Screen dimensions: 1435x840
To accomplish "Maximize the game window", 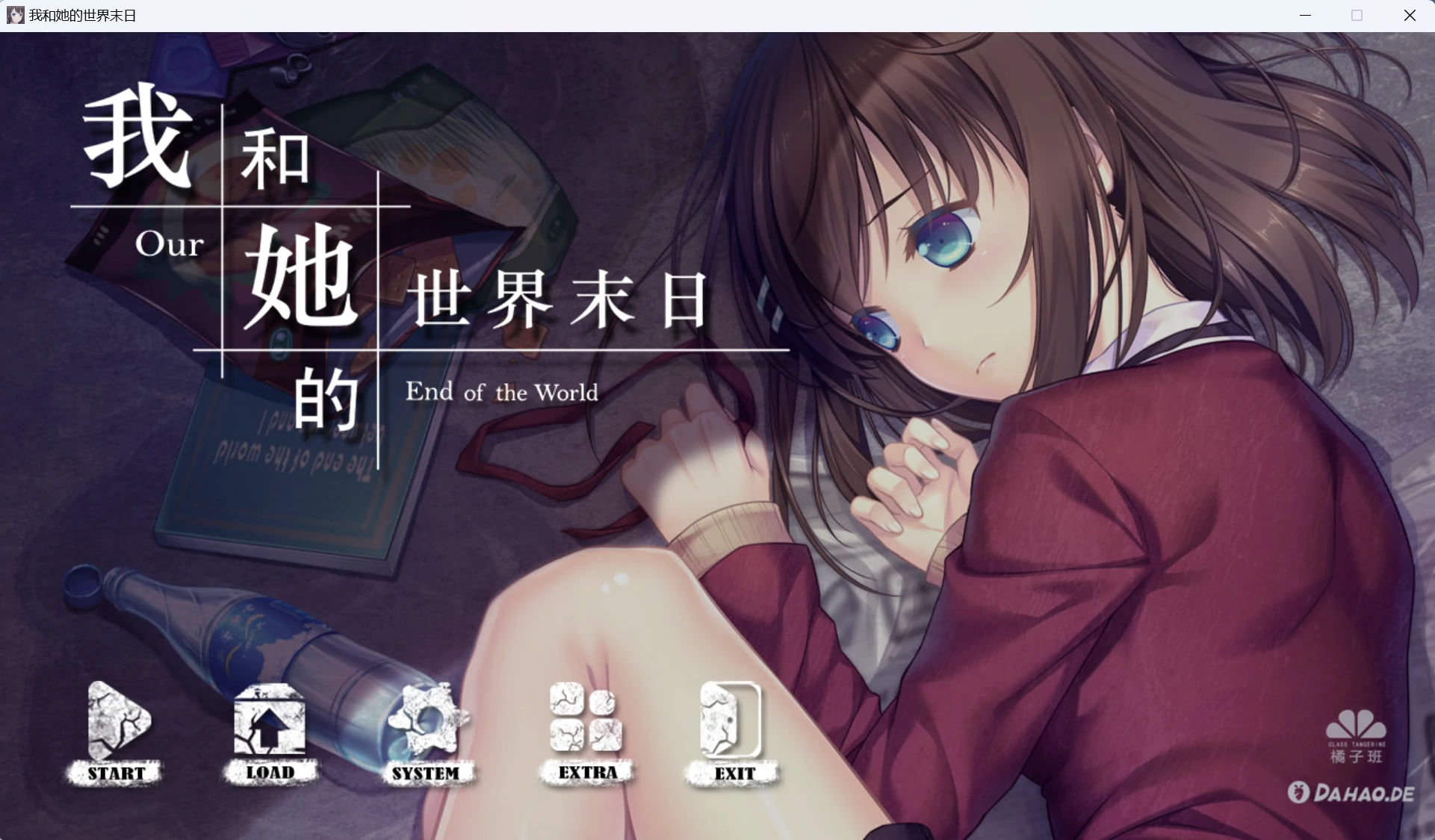I will pos(1358,15).
